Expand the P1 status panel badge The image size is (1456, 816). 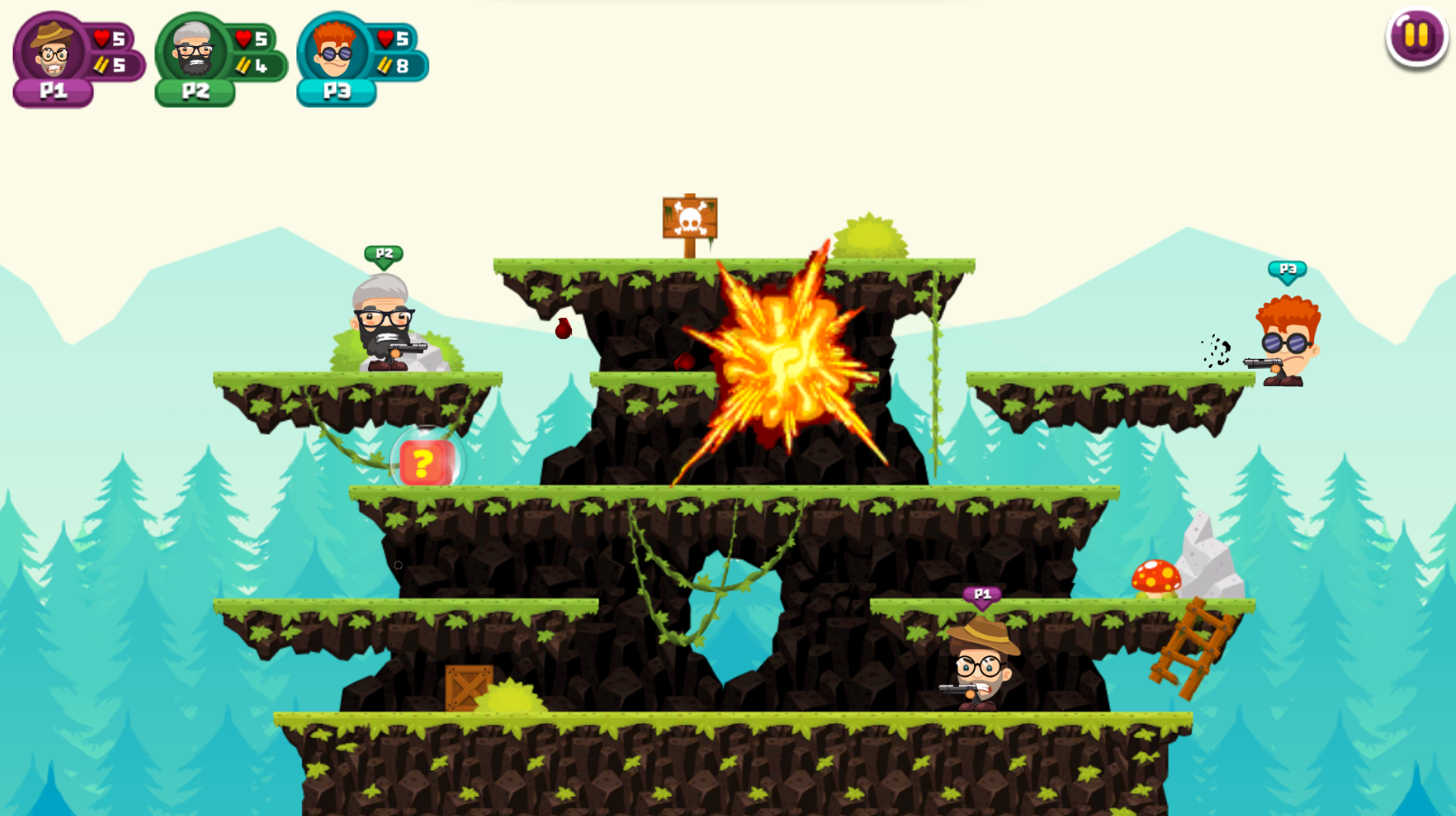(x=52, y=89)
